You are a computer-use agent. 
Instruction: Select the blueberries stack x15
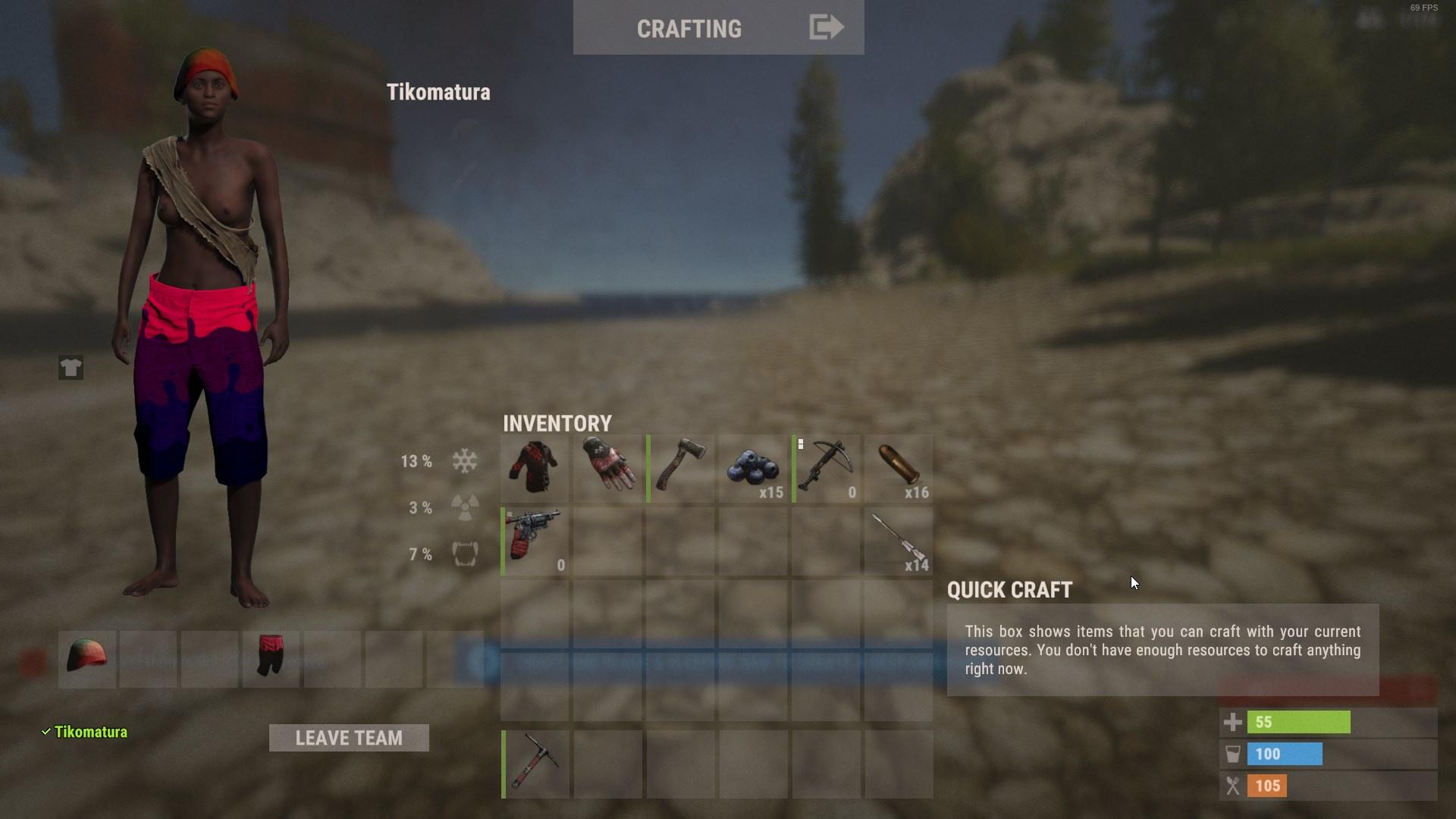click(x=753, y=468)
